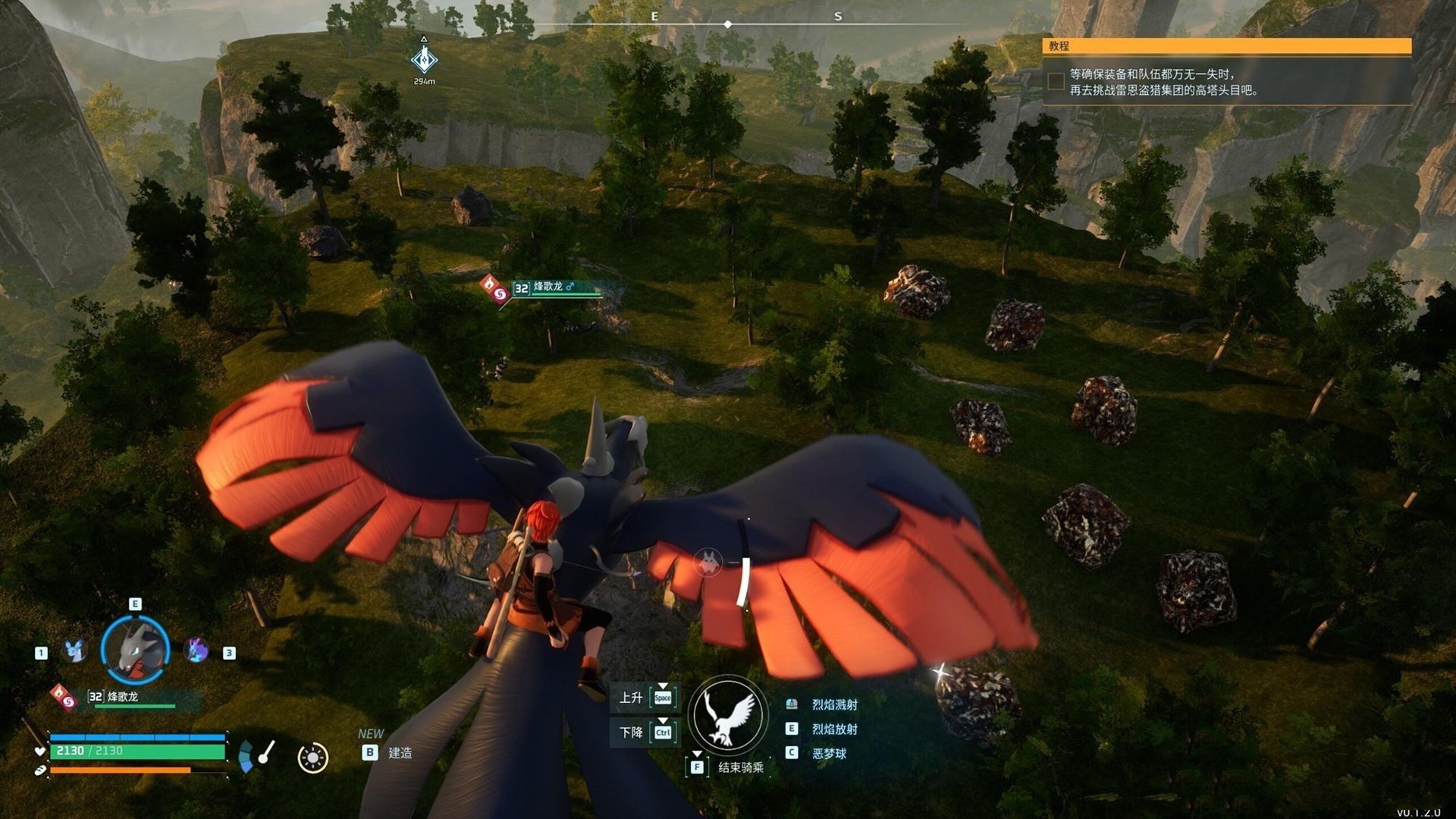Switch to the blue pal in slot 1

[74, 651]
